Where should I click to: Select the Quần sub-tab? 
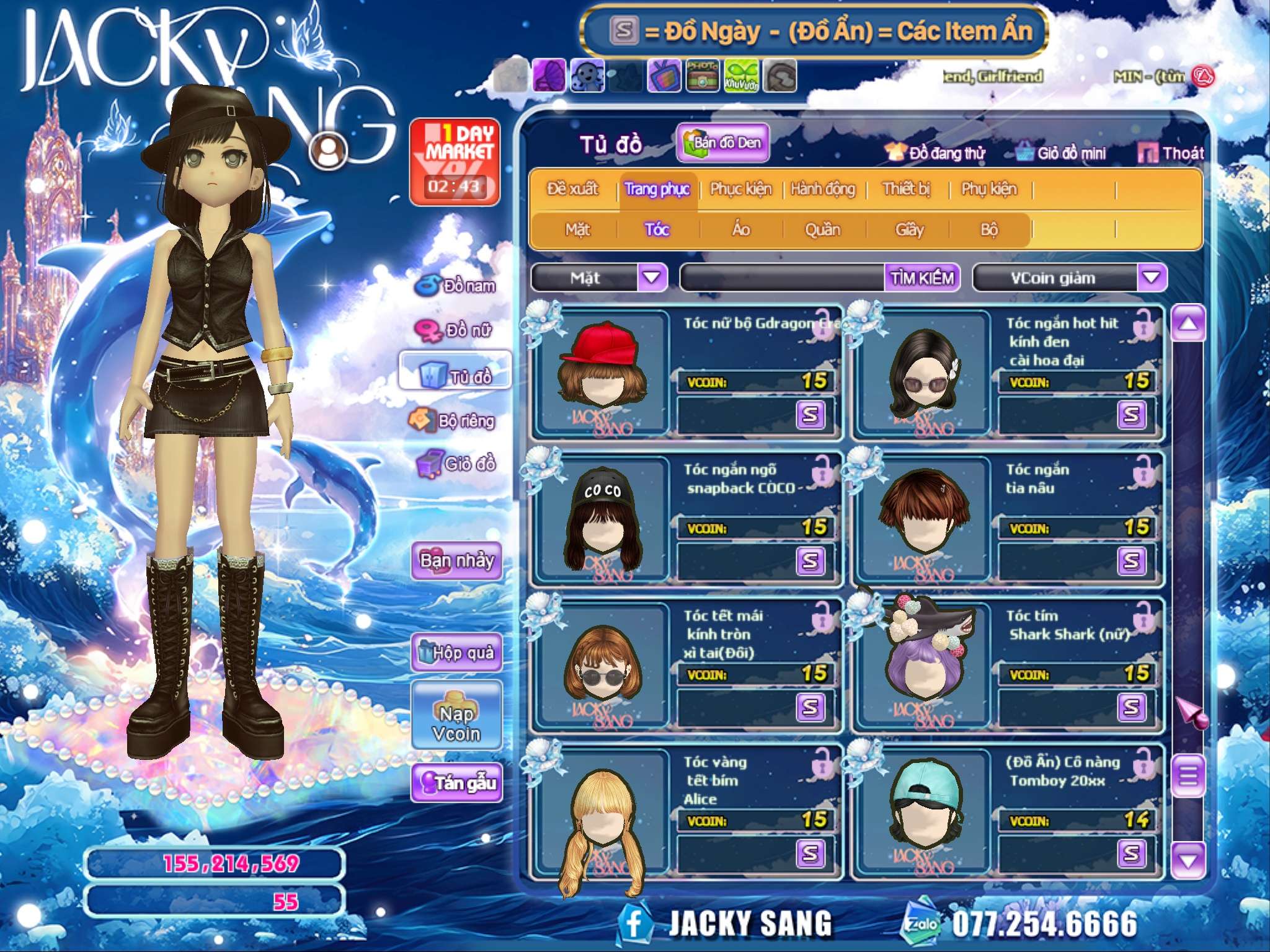click(822, 230)
